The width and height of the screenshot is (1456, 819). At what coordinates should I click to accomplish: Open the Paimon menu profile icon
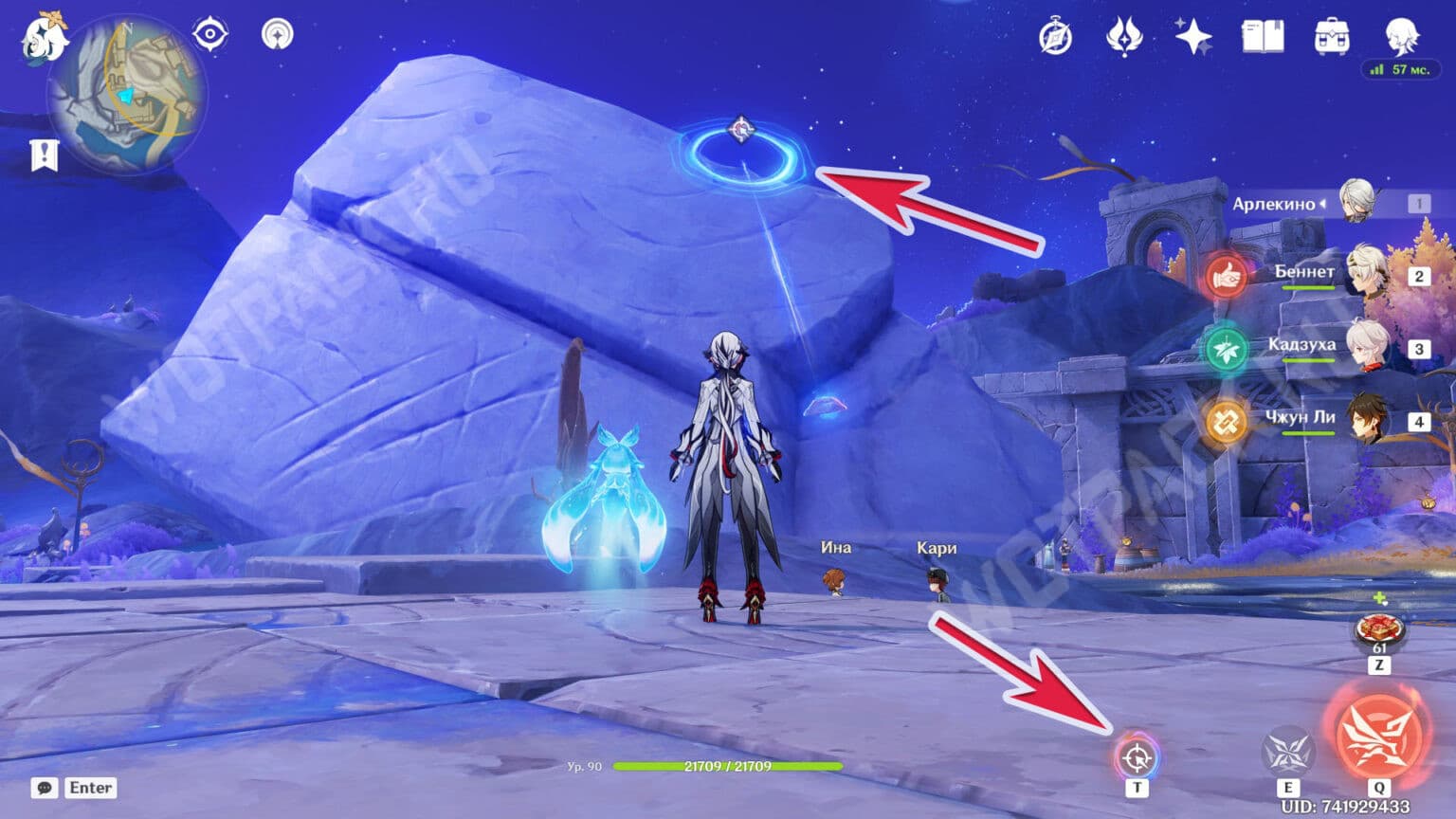[1401, 38]
